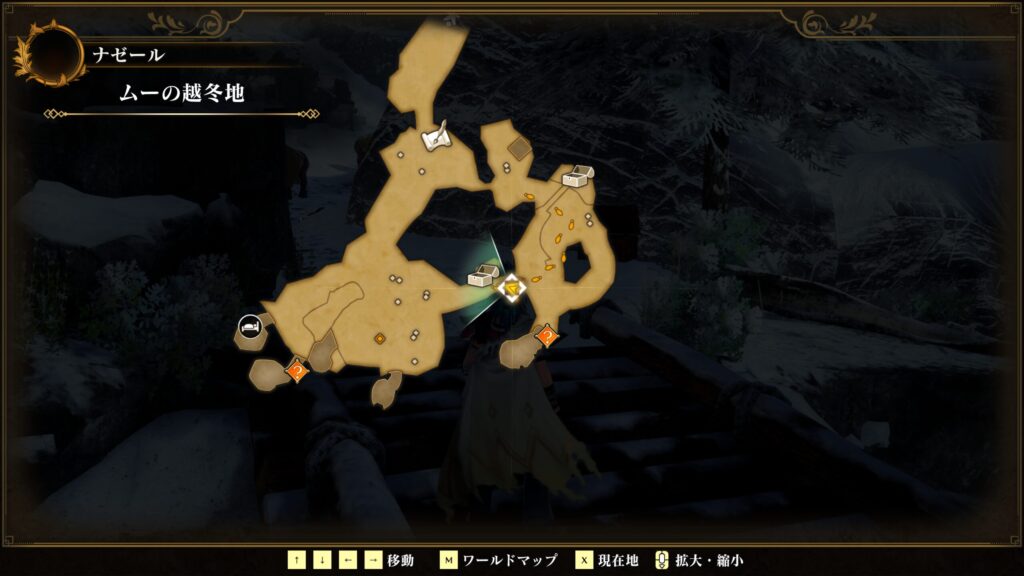The image size is (1024, 576).
Task: Select the bed rest-point marker on the map
Action: (250, 325)
